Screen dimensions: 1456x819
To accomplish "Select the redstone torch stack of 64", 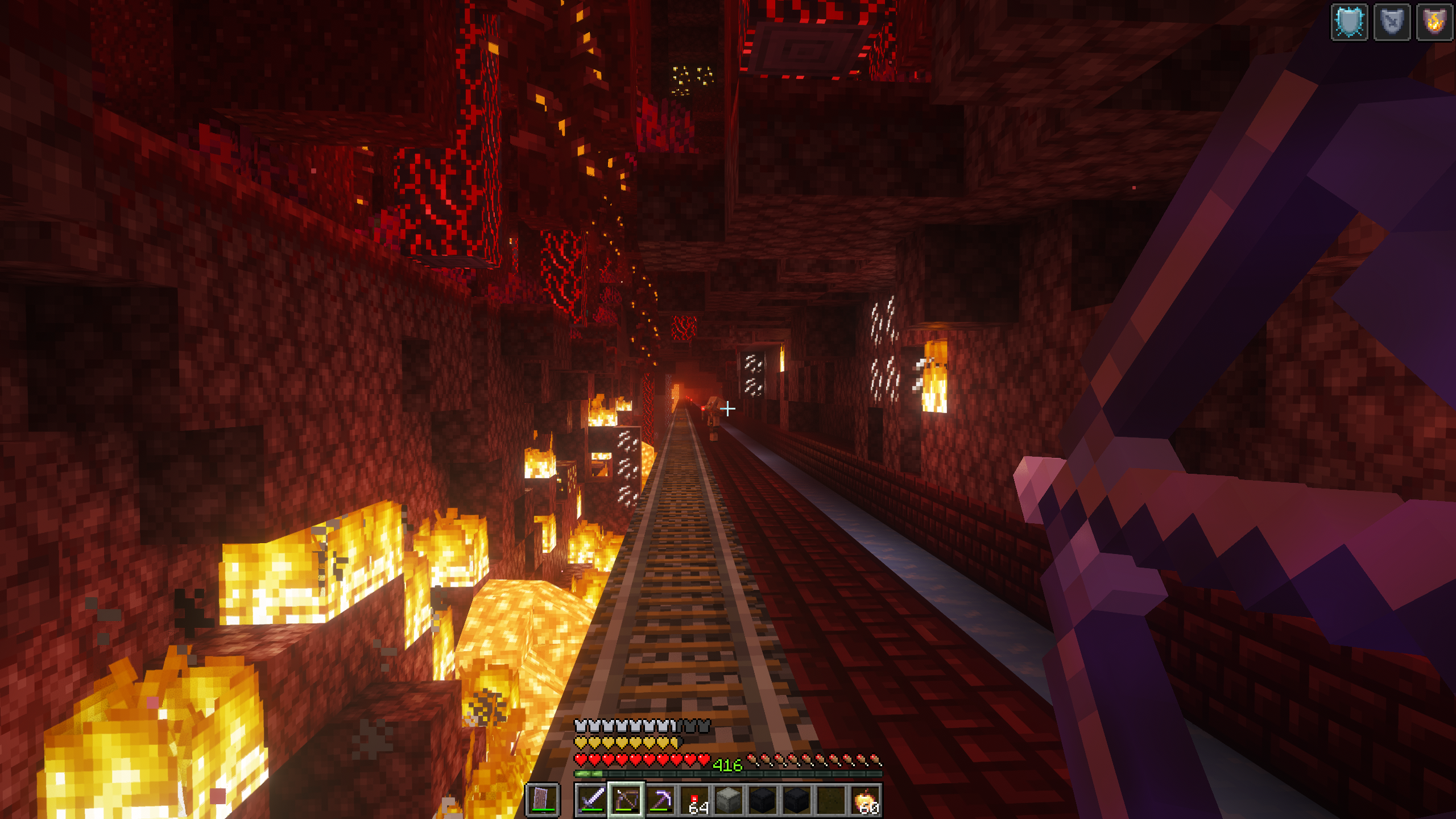I will pos(694,800).
